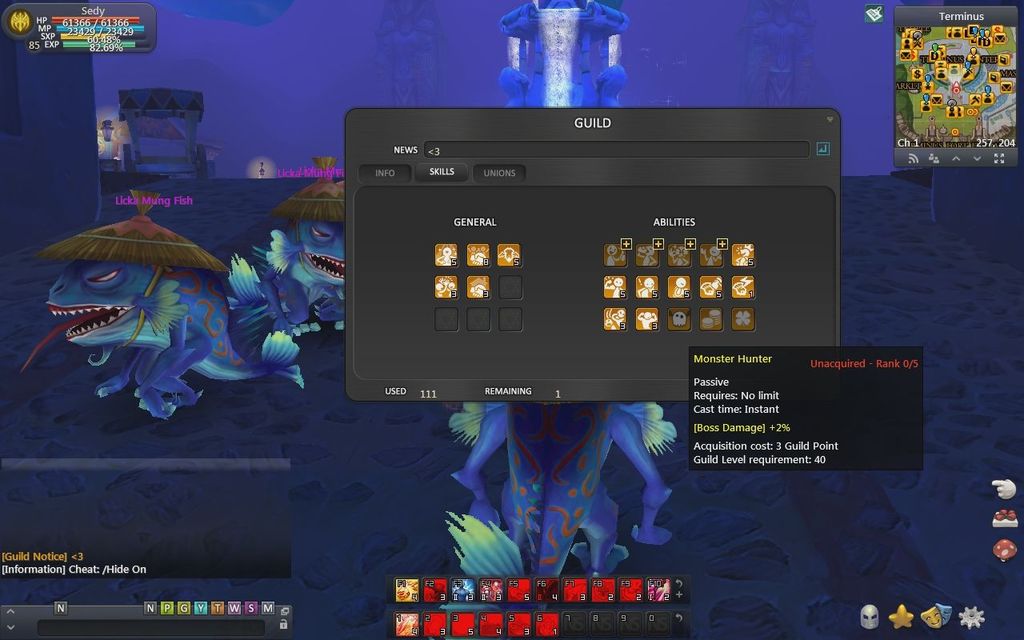
Task: Click the channel signal icon under minimap
Action: click(x=913, y=158)
